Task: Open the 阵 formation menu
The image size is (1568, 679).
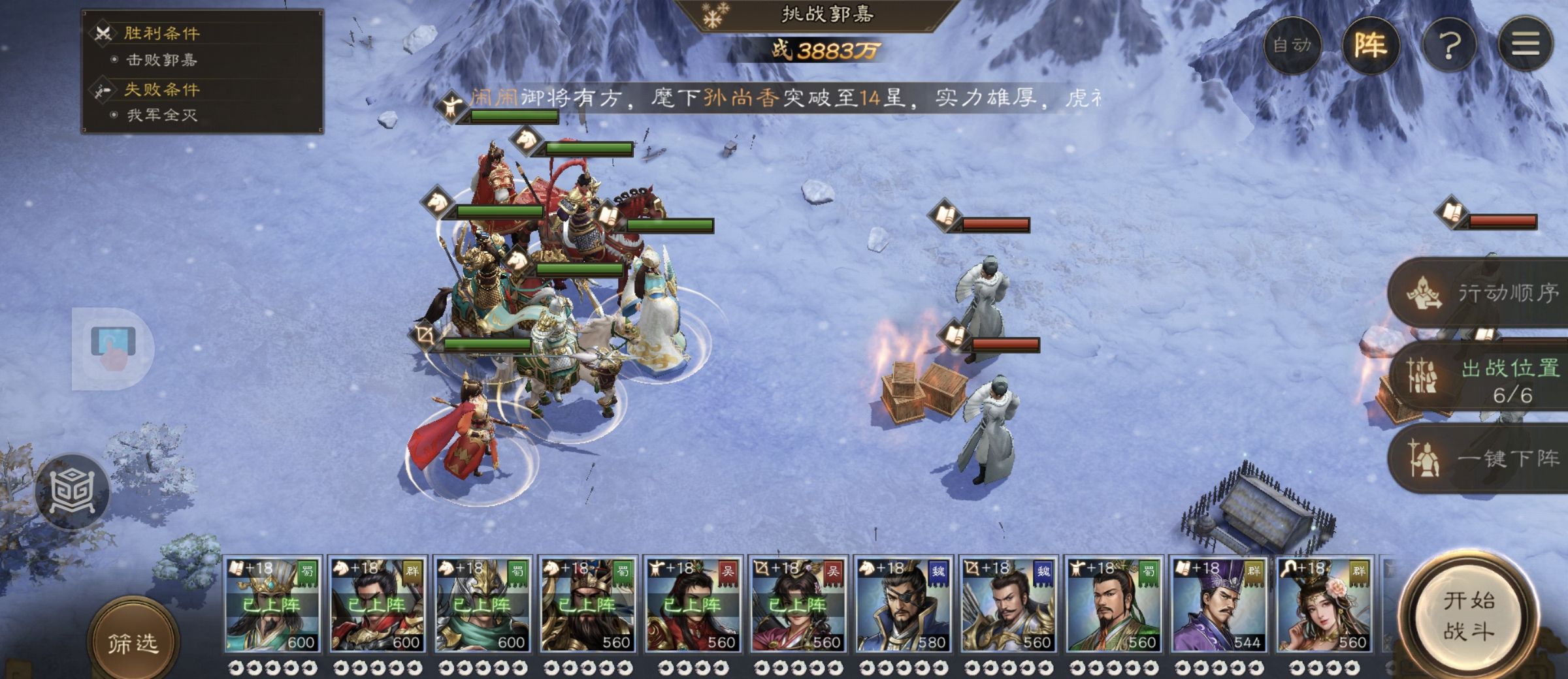Action: coord(1370,44)
